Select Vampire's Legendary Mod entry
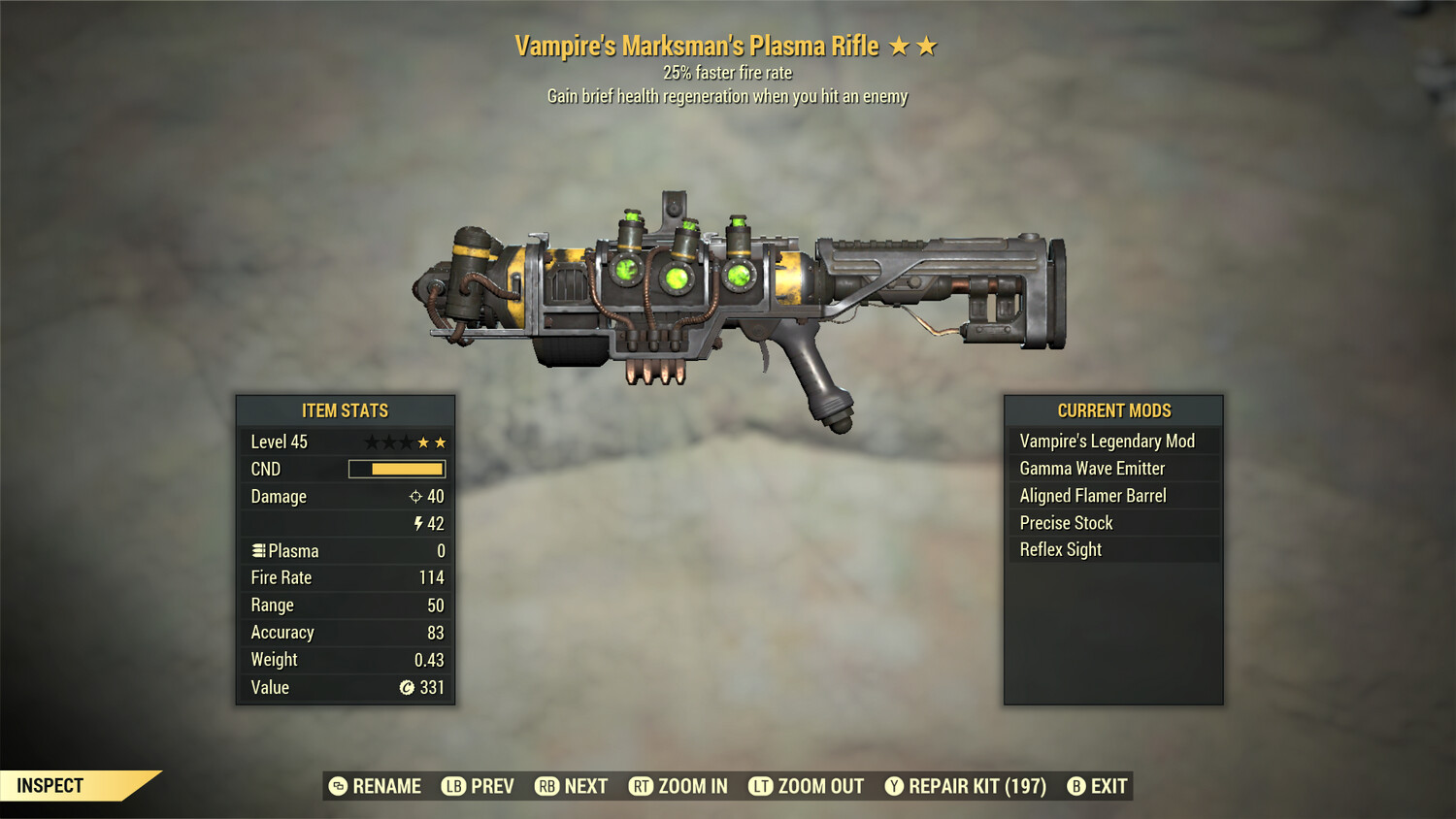 1108,441
